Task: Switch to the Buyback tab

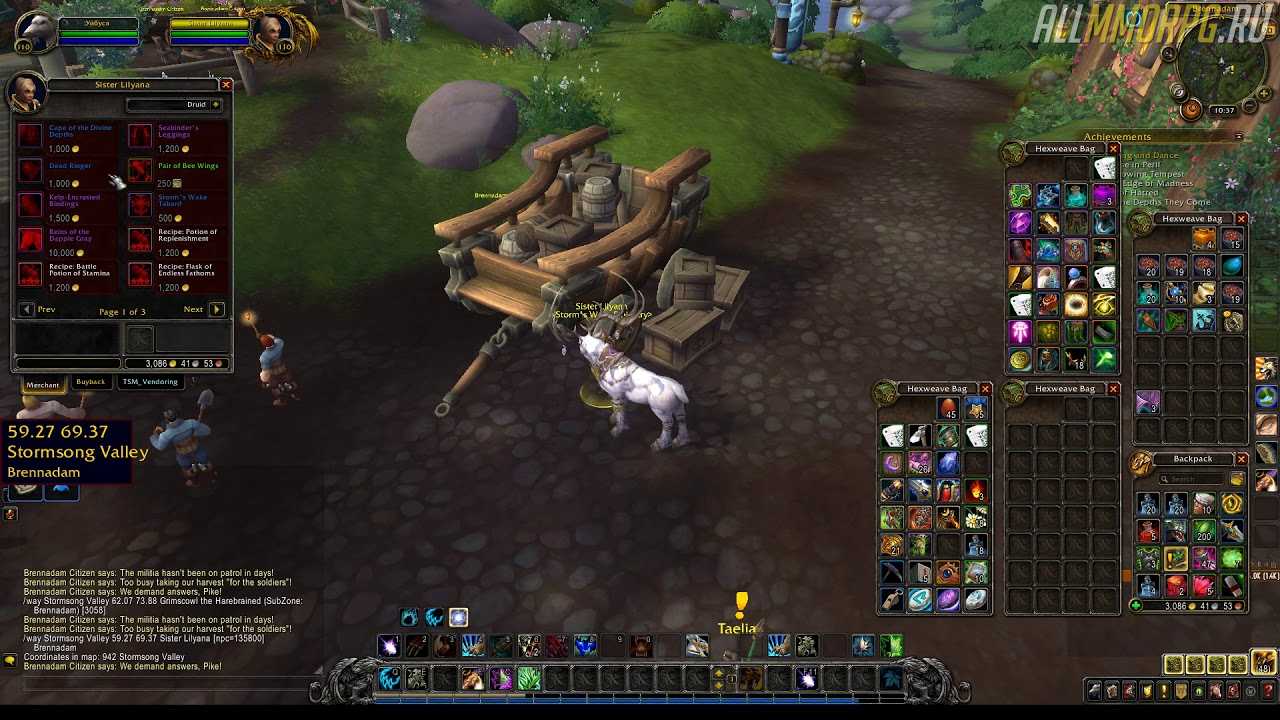Action: pyautogui.click(x=90, y=382)
